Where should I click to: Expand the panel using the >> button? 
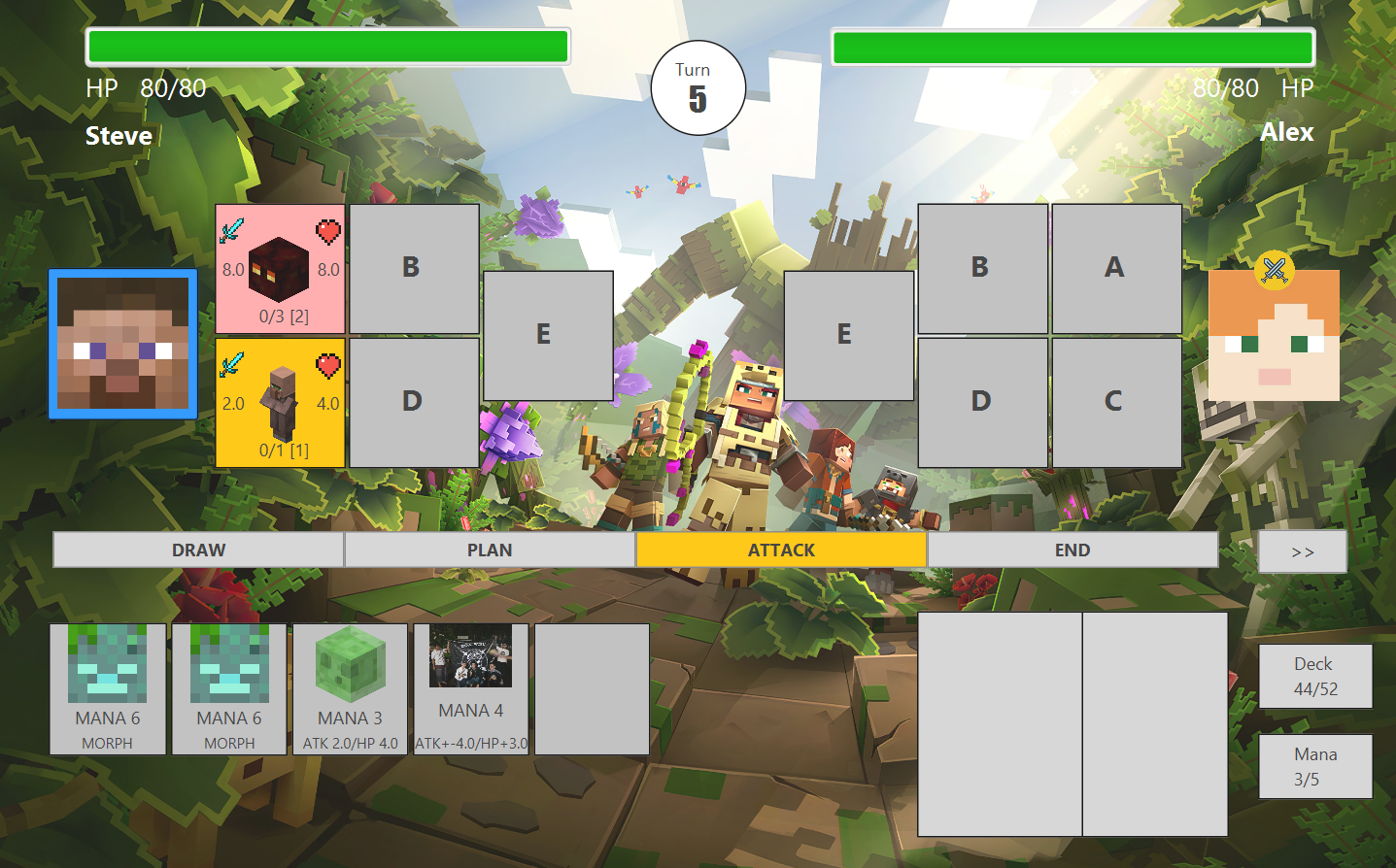1302,550
